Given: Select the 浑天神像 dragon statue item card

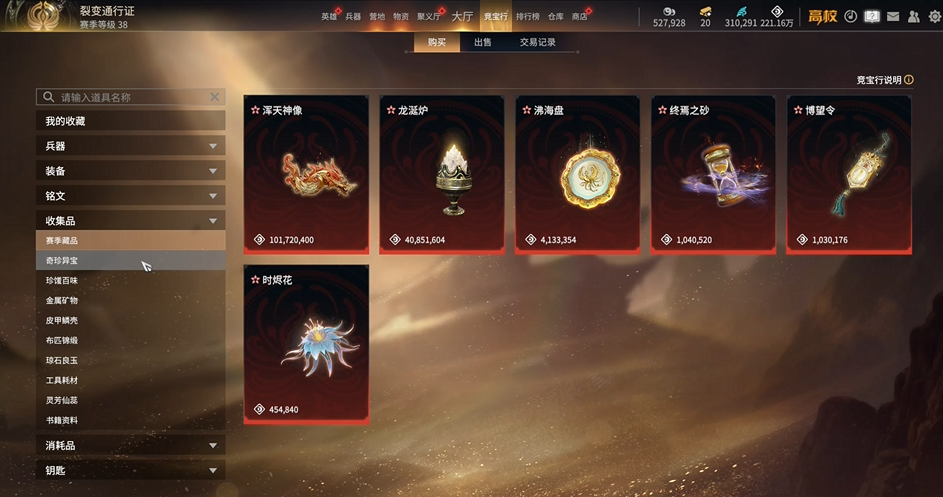Looking at the screenshot, I should 305,175.
